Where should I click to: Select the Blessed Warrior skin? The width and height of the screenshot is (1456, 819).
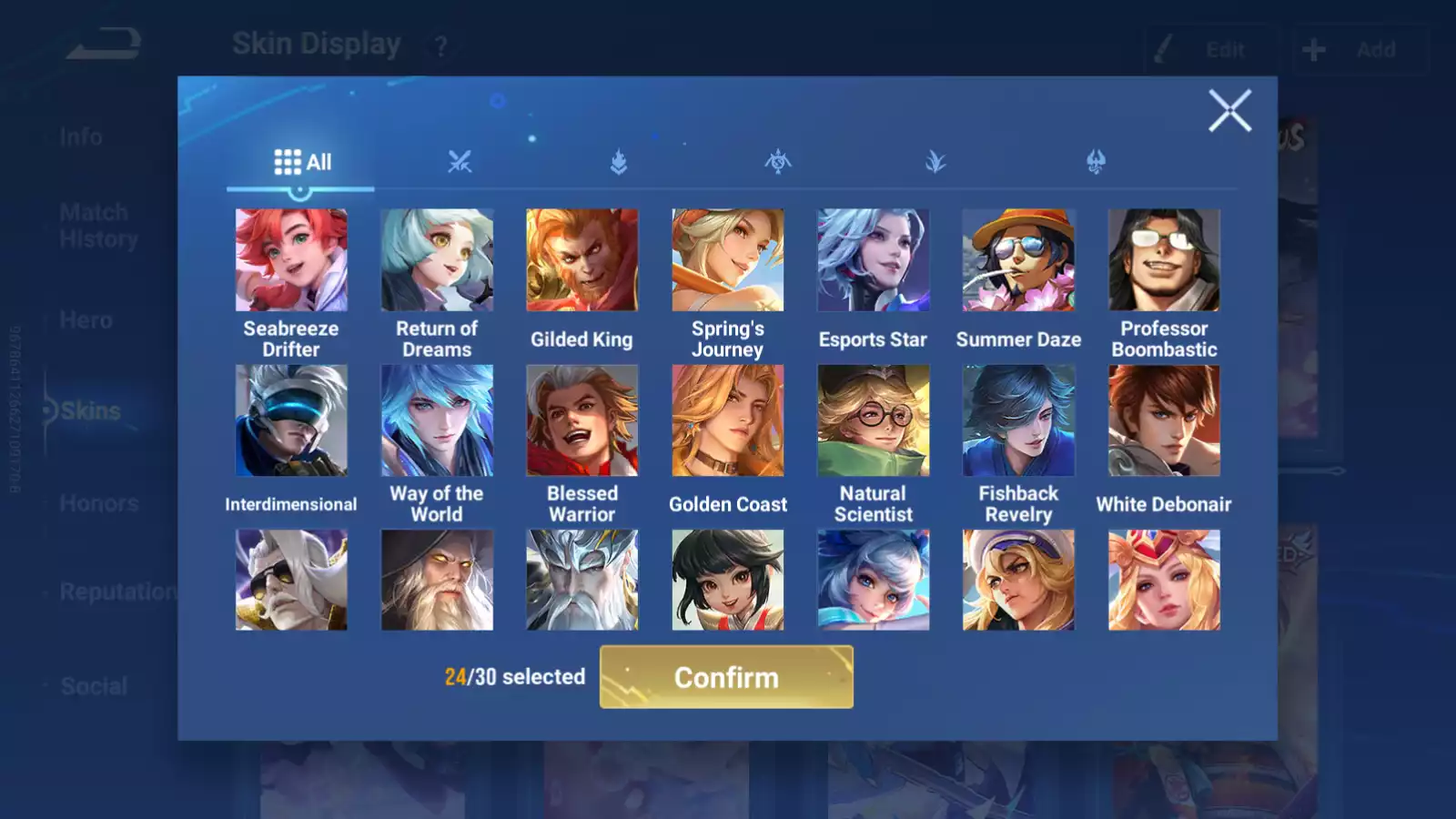582,420
